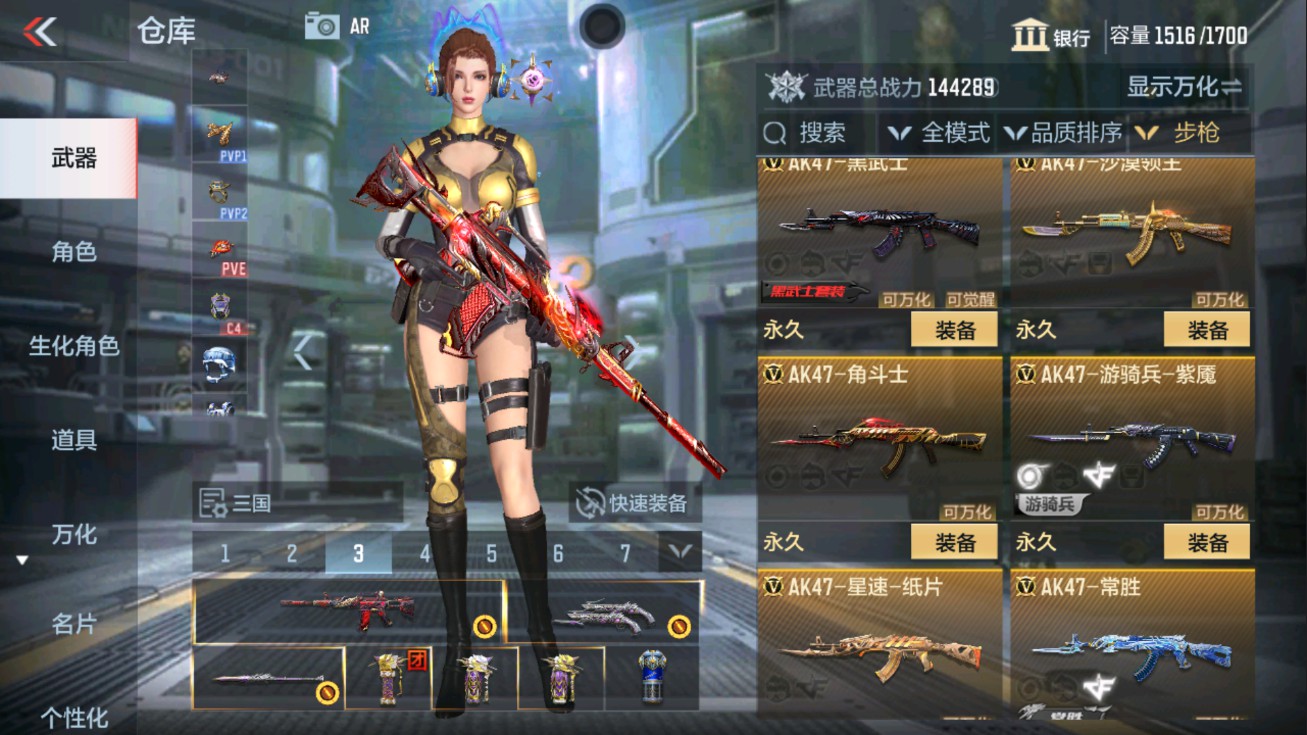Select the PVP2 equipment slot

pos(222,190)
